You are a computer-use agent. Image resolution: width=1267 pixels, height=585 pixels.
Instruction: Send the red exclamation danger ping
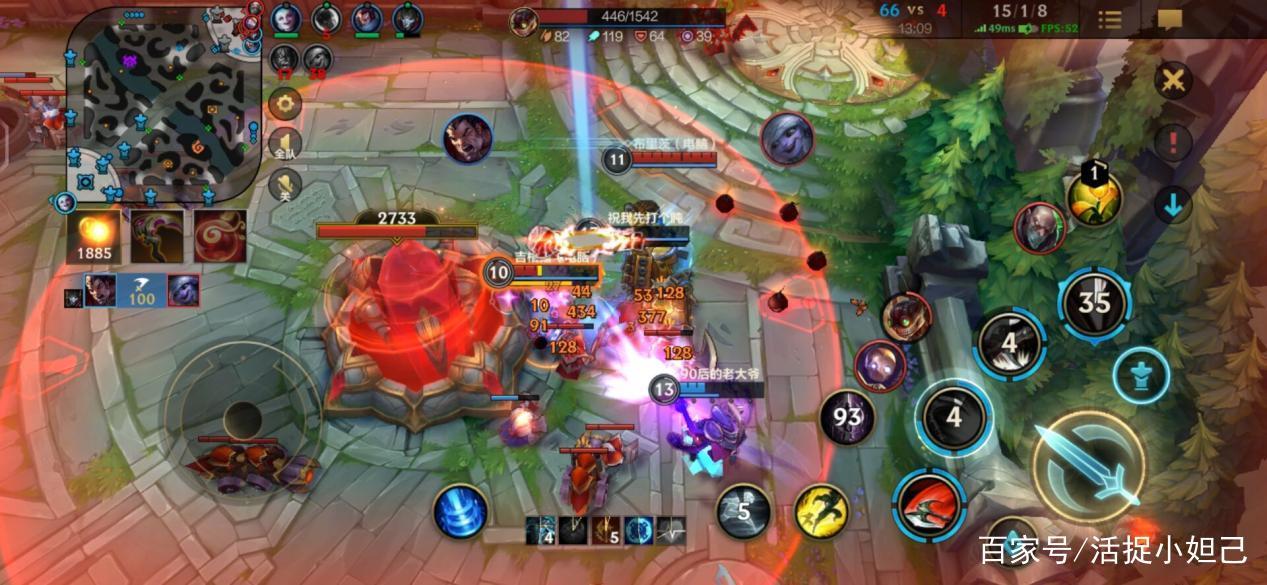[1173, 142]
